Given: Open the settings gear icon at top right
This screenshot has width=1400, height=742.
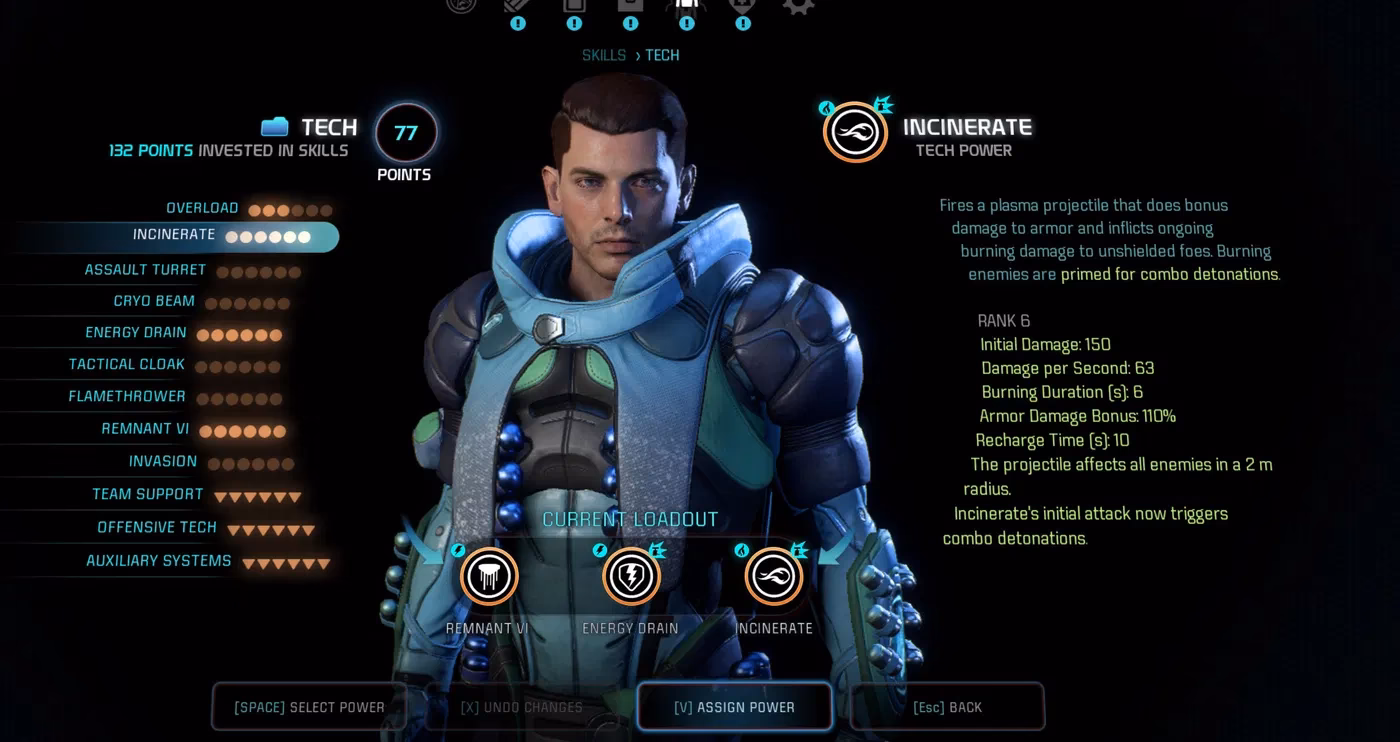Looking at the screenshot, I should click(798, 8).
